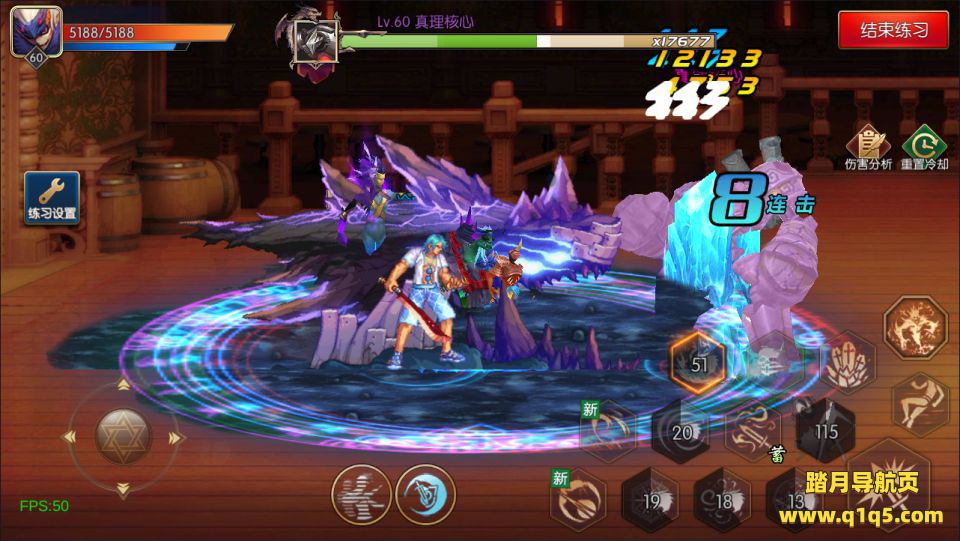
Task: Tap the skill showing cooldown 51
Action: point(699,363)
